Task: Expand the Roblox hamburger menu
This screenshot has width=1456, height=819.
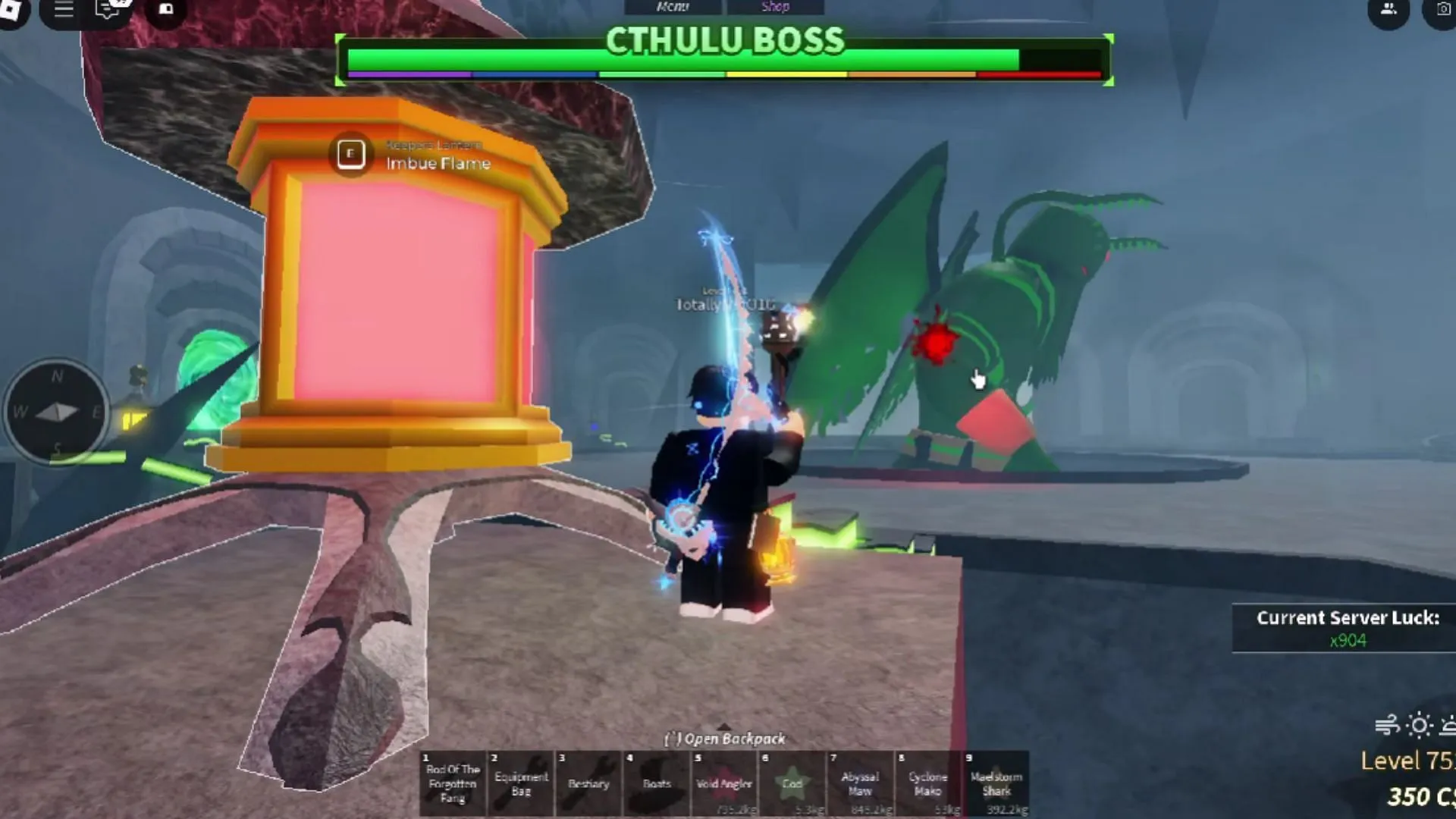Action: click(x=63, y=10)
